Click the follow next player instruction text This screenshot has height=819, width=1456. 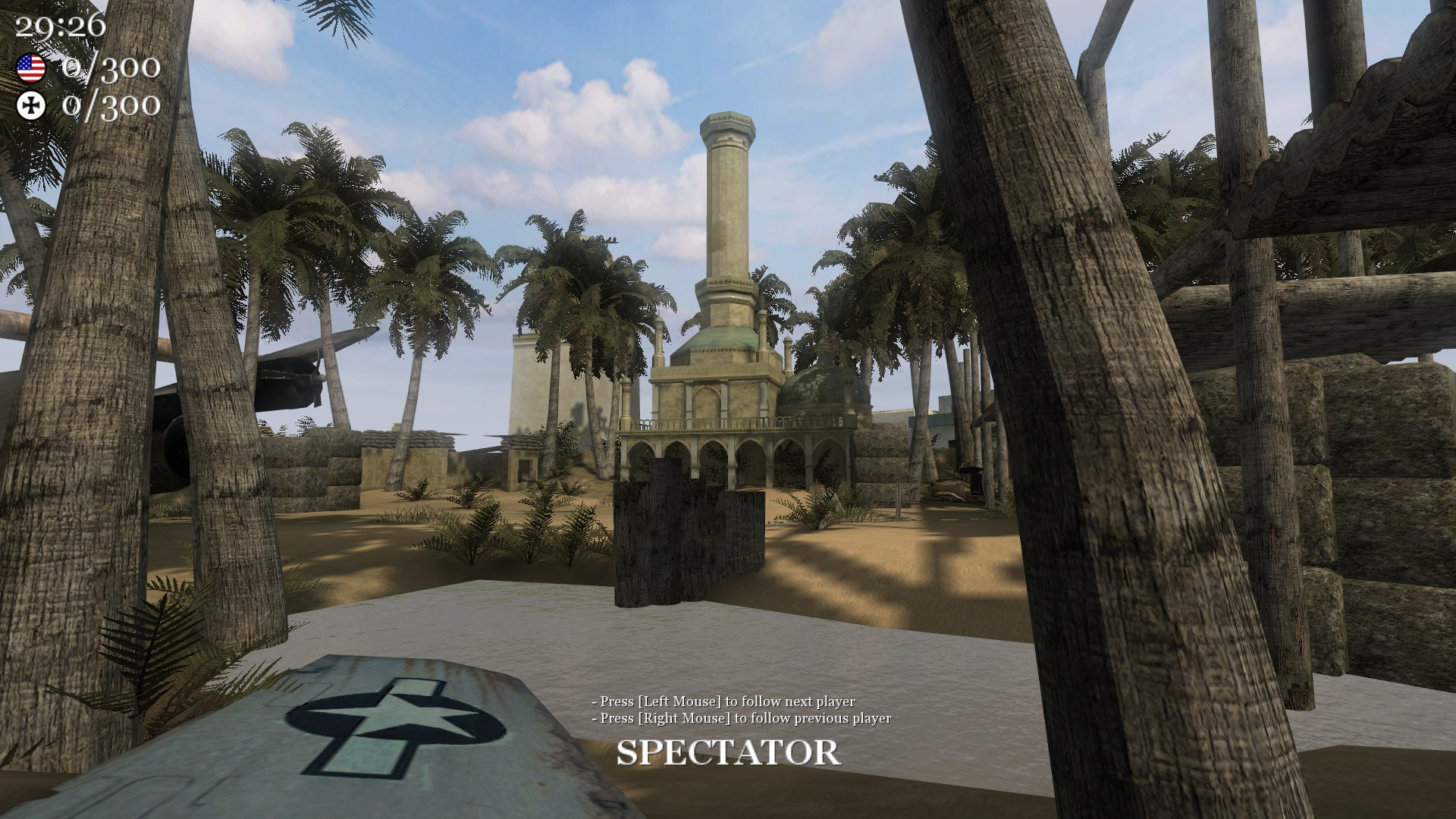[x=723, y=703]
